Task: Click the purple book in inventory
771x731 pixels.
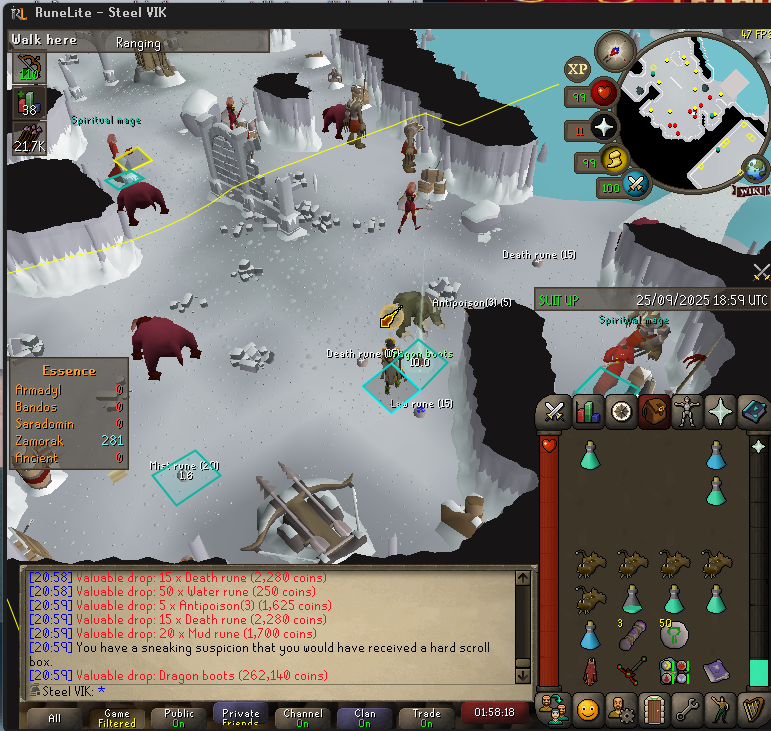Action: pyautogui.click(x=715, y=669)
